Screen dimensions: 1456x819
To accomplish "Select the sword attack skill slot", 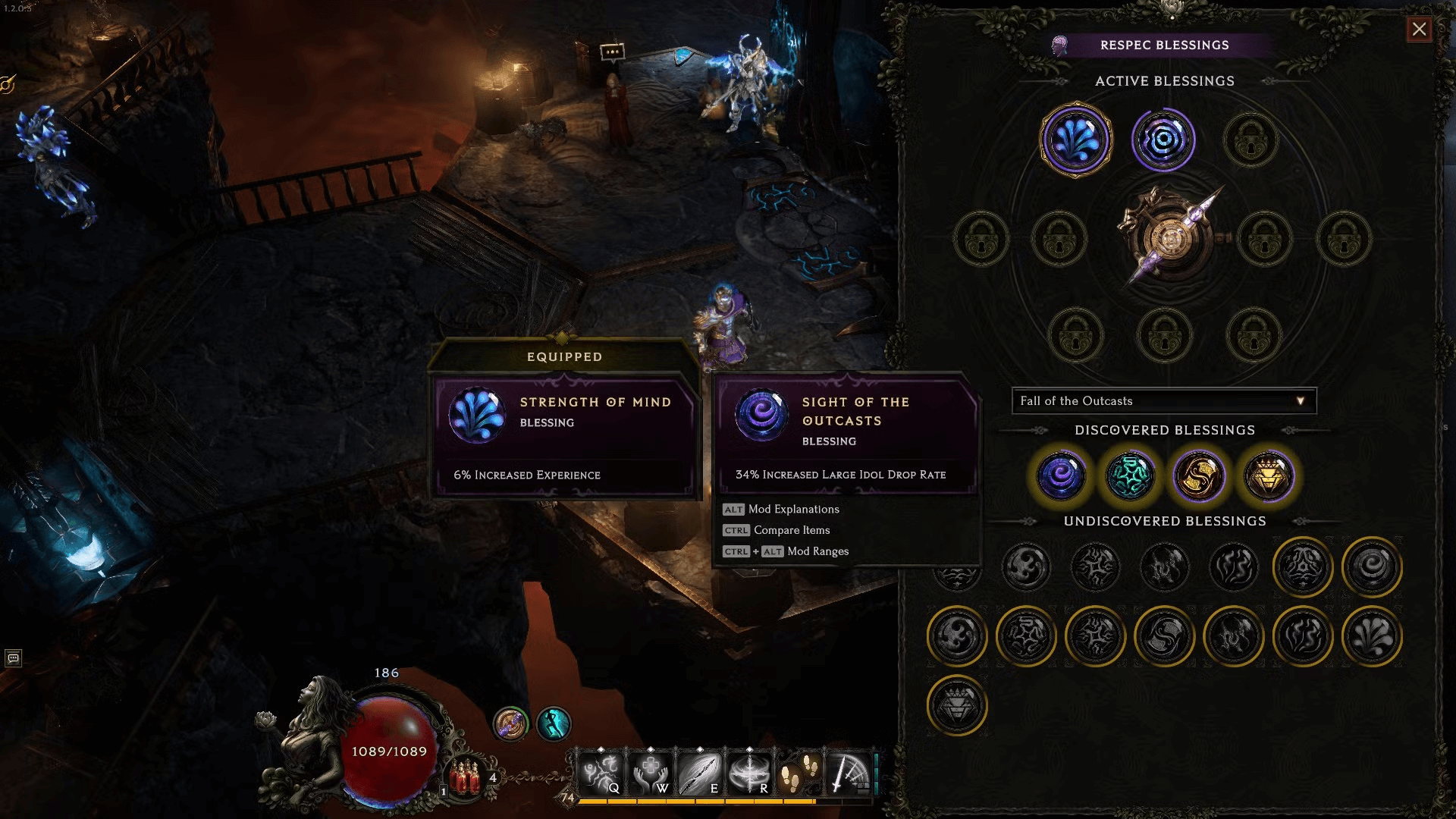I will click(848, 773).
